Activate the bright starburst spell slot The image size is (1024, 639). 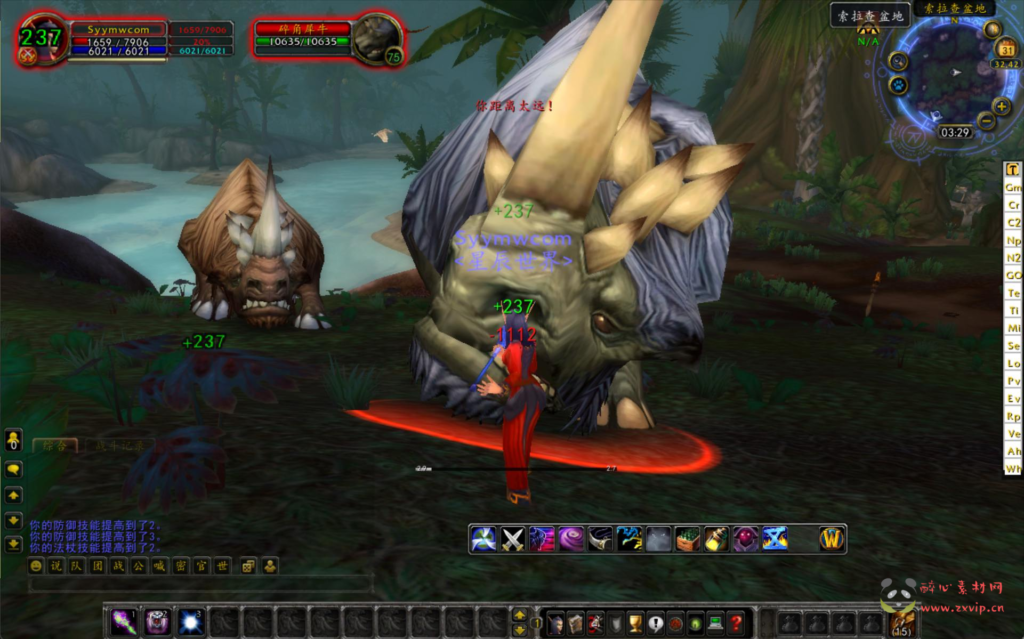coord(190,621)
